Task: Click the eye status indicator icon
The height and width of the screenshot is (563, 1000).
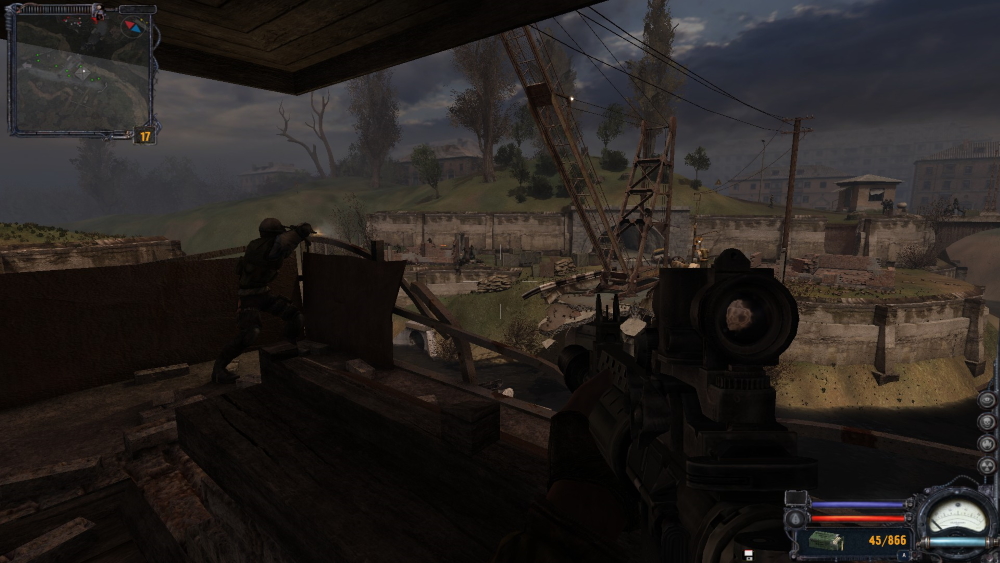Action: coord(987,400)
